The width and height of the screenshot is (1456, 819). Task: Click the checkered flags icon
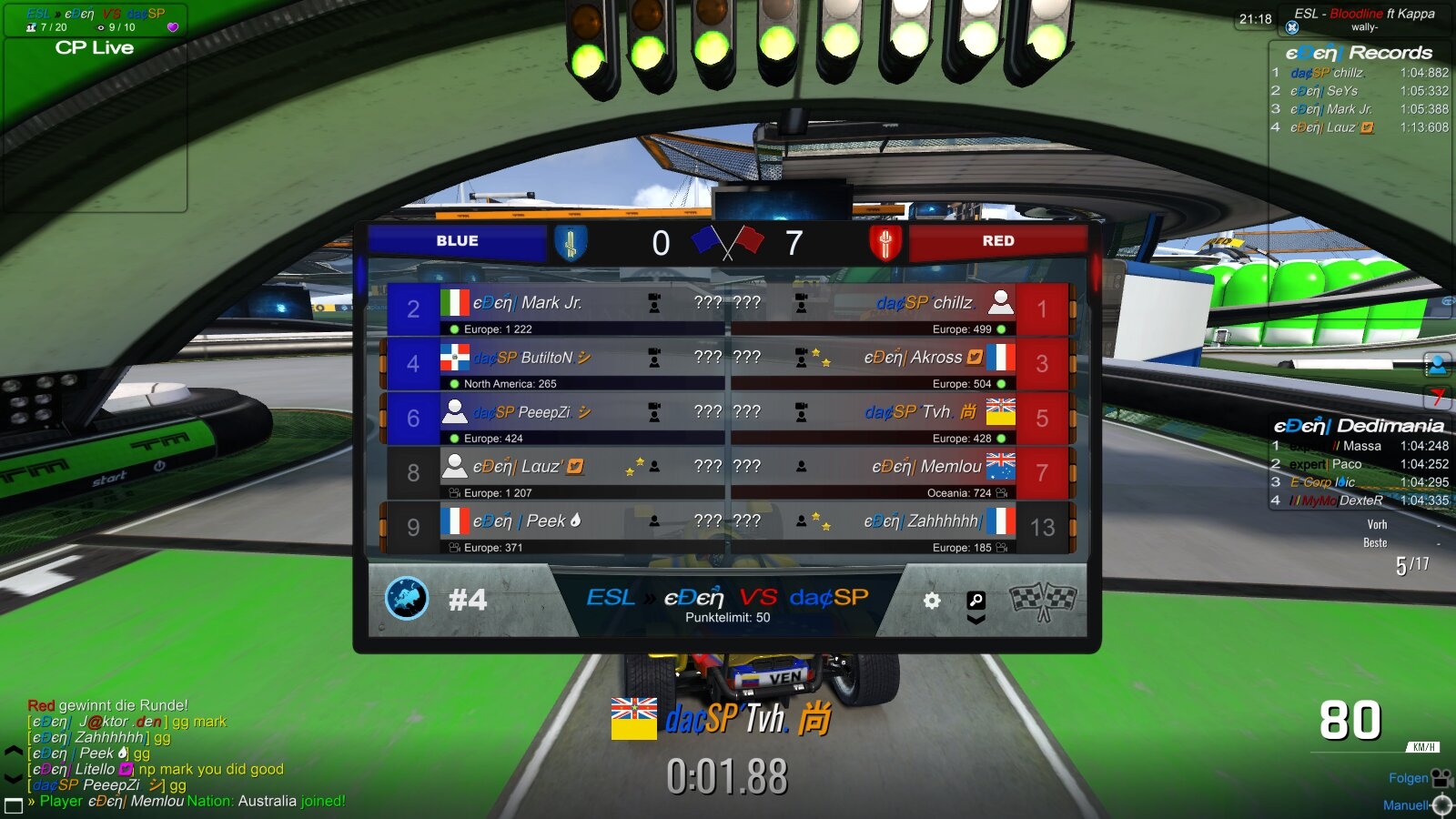pos(1043,600)
